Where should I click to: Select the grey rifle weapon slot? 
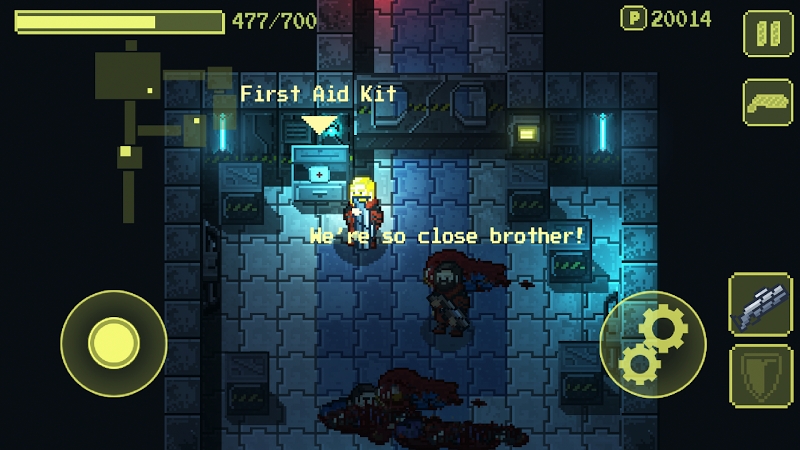(x=761, y=304)
